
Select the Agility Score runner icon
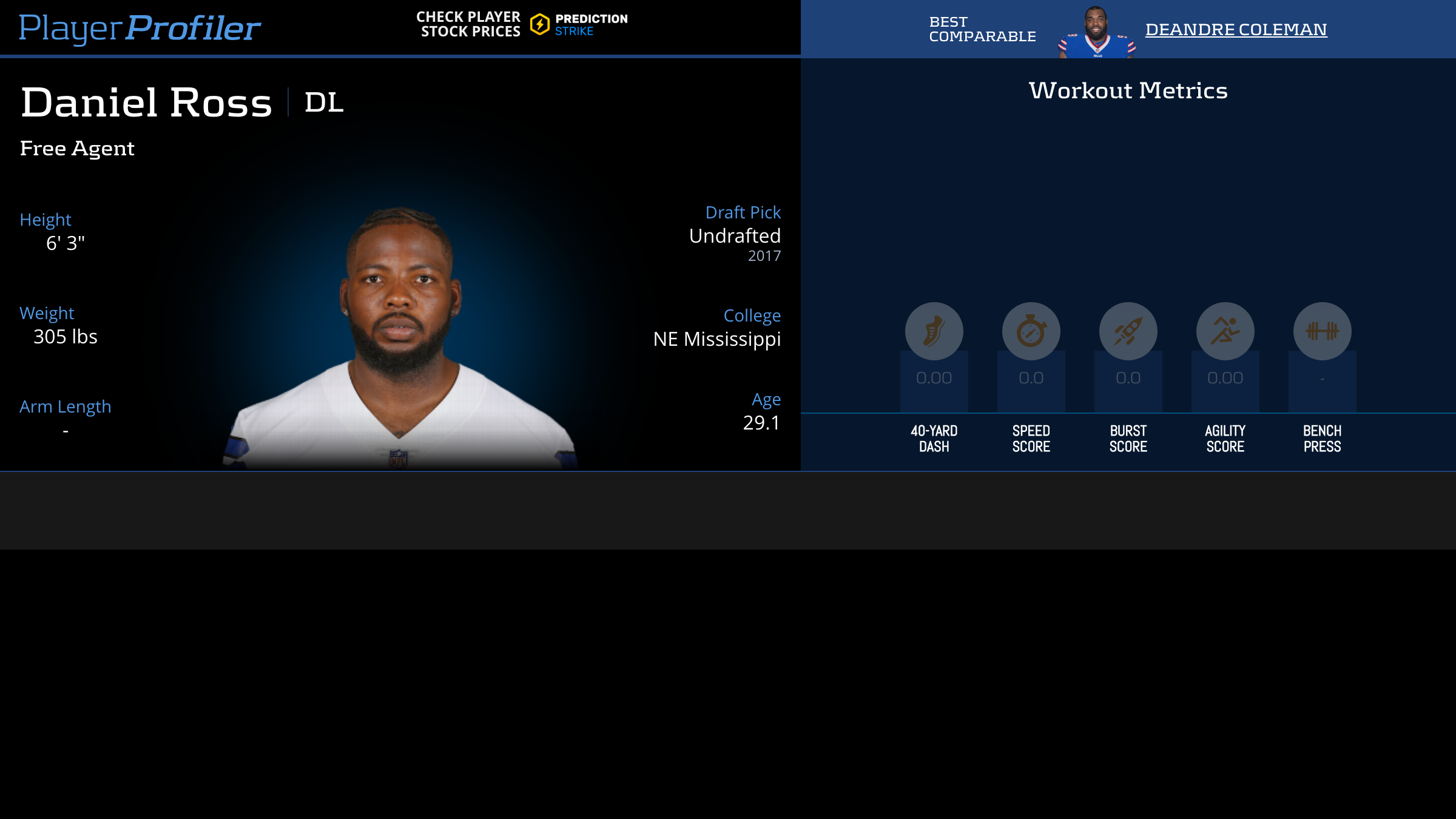(1225, 331)
